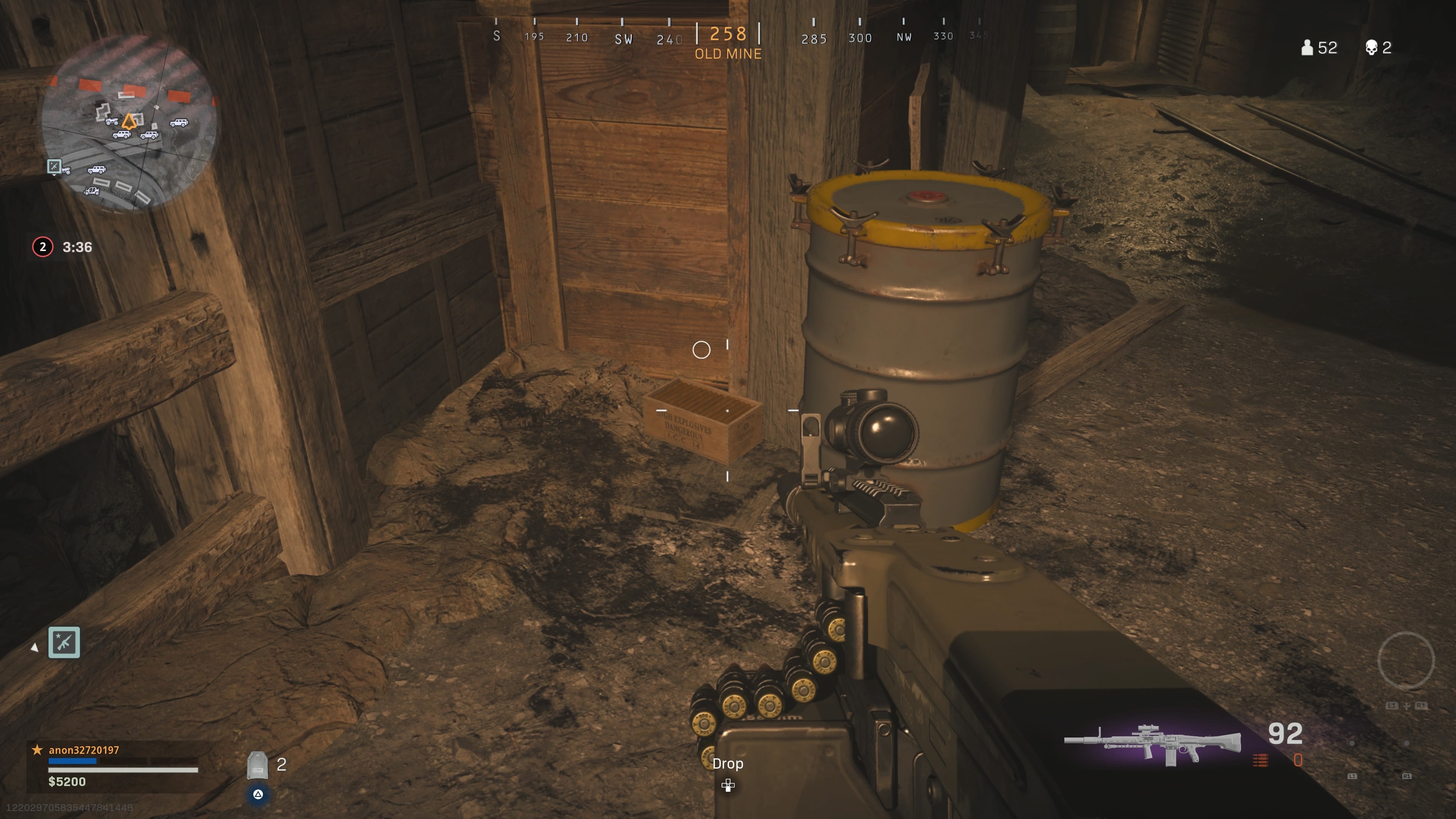Select the field upgrade icon above player bar

point(64,642)
